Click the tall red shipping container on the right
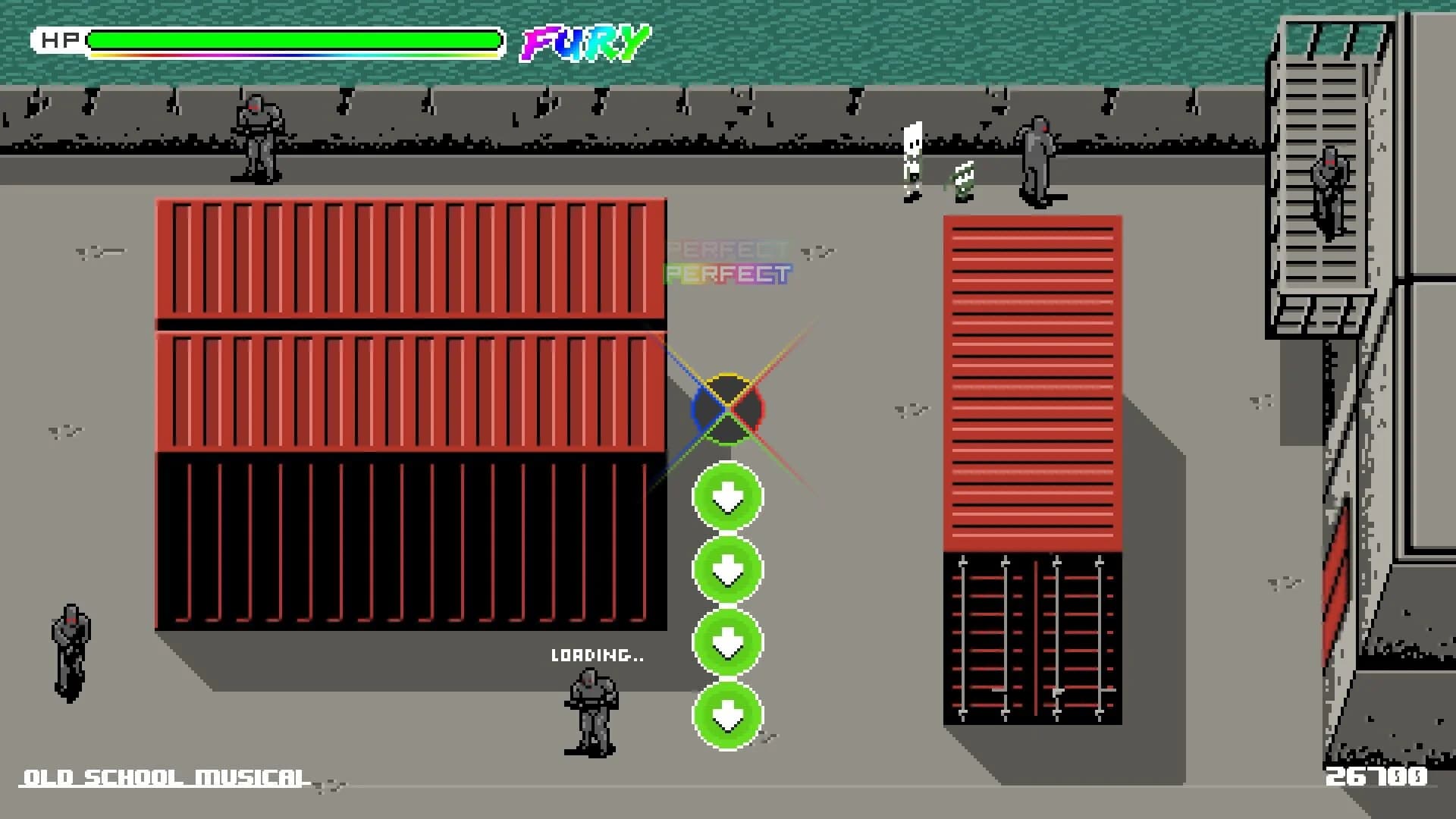Image resolution: width=1456 pixels, height=819 pixels. (x=1031, y=379)
